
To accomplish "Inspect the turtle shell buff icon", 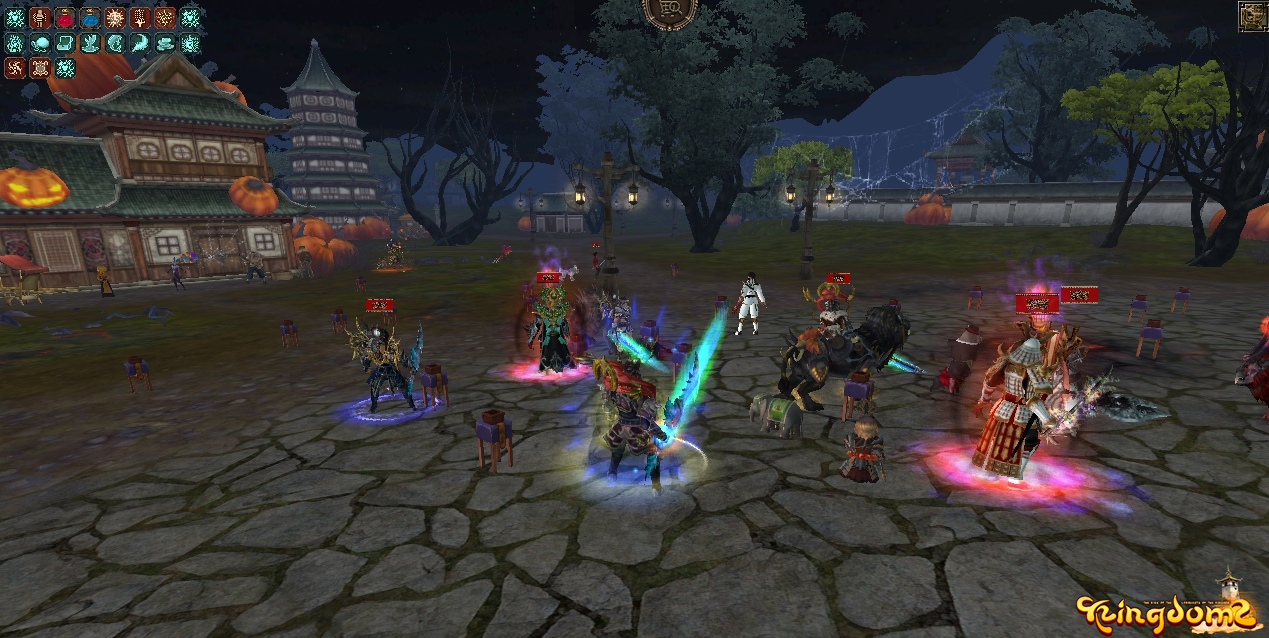I will pyautogui.click(x=40, y=68).
